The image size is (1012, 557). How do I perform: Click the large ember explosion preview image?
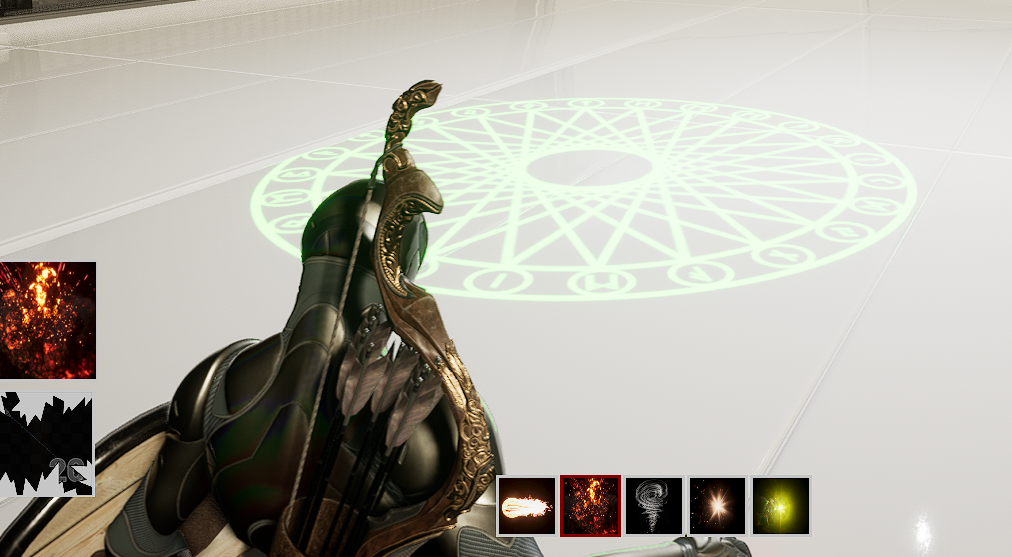[x=48, y=320]
